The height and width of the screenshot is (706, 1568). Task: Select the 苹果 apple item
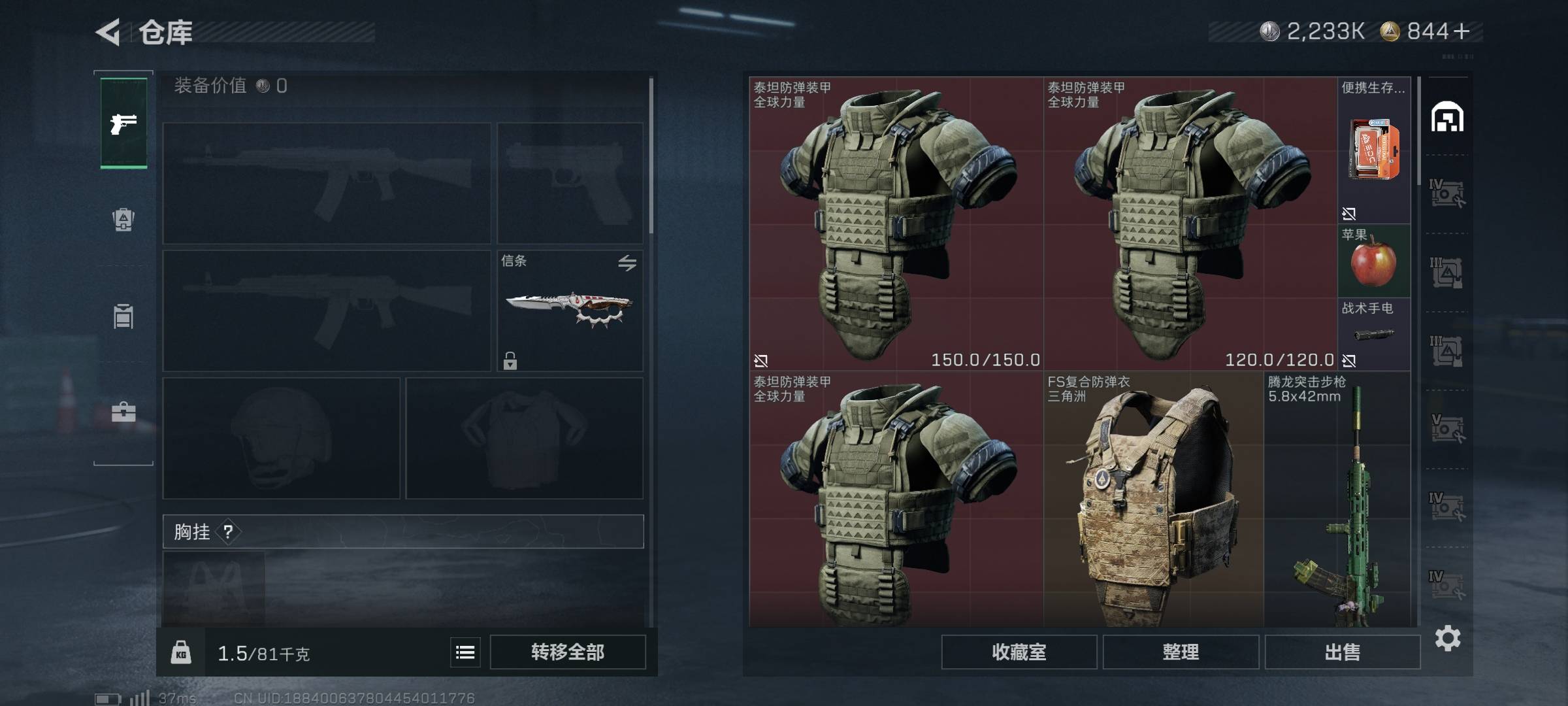tap(1373, 261)
